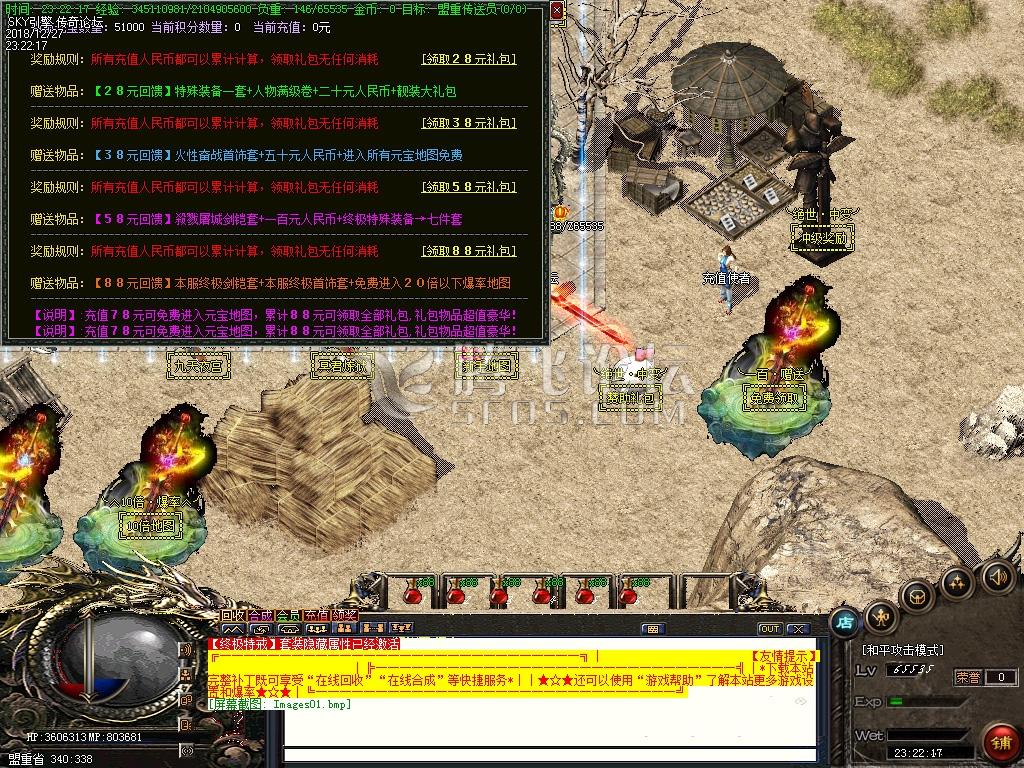Image resolution: width=1024 pixels, height=768 pixels.
Task: Open the 回收 recycle tab
Action: click(233, 614)
